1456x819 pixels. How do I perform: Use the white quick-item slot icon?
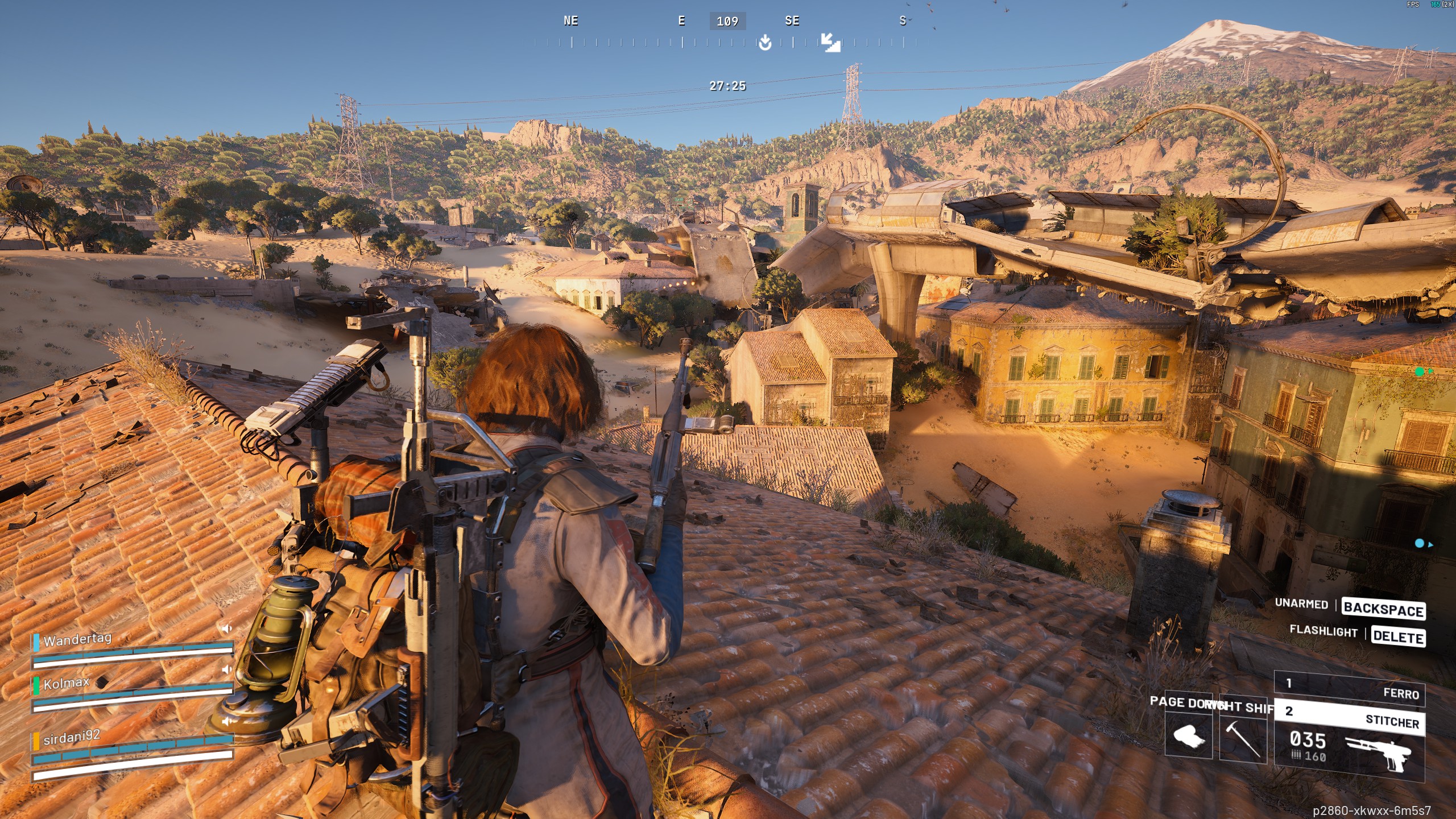point(1188,736)
